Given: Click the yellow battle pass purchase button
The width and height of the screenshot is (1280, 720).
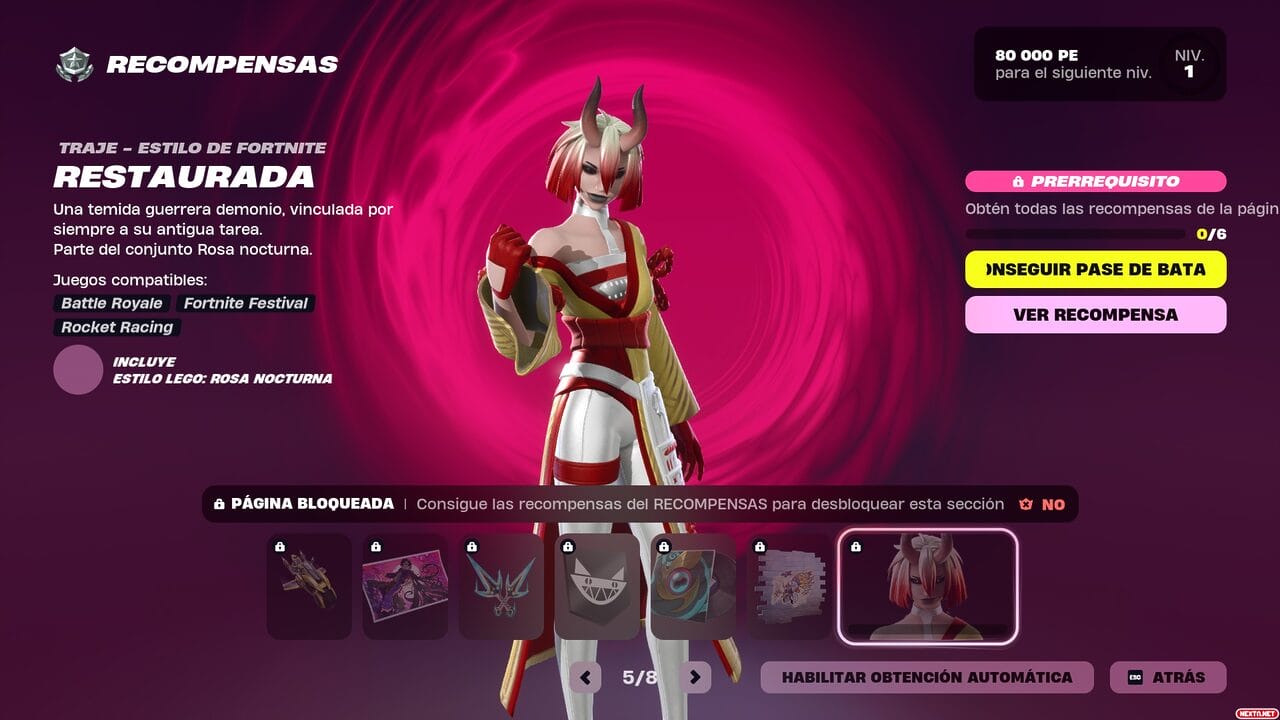Looking at the screenshot, I should (1095, 269).
